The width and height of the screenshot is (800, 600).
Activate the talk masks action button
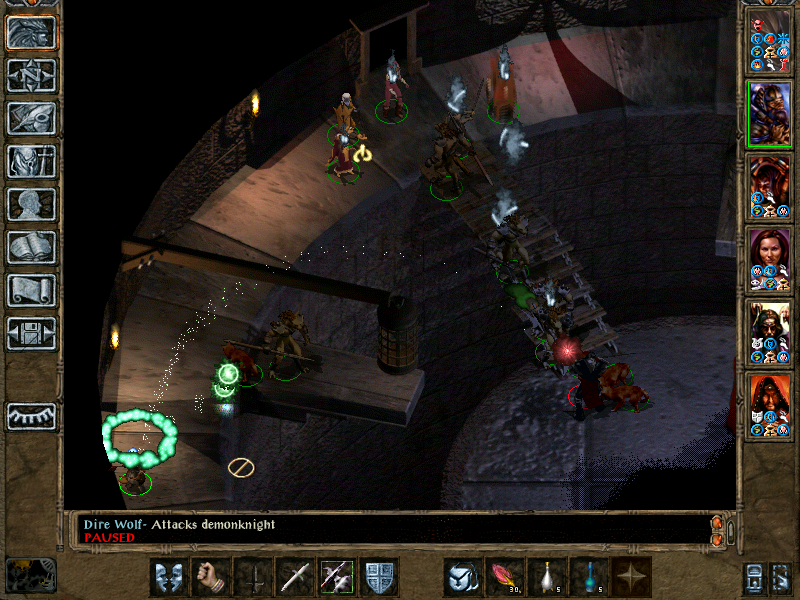click(x=169, y=577)
